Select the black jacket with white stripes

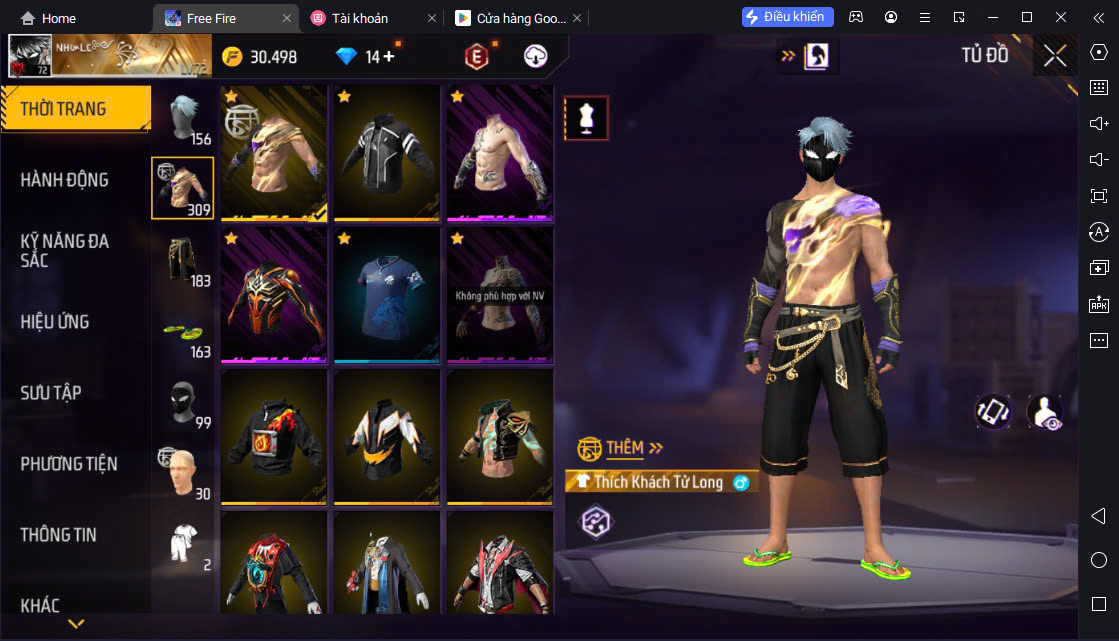point(387,153)
